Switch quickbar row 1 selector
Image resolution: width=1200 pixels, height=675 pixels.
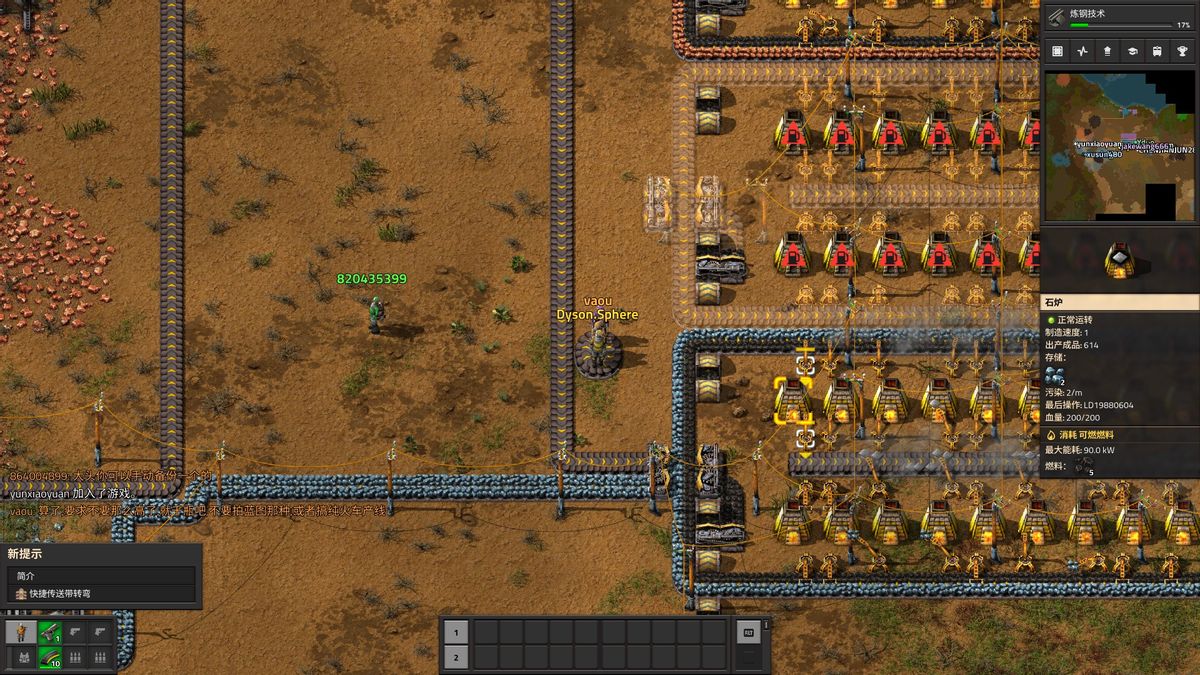(x=455, y=632)
